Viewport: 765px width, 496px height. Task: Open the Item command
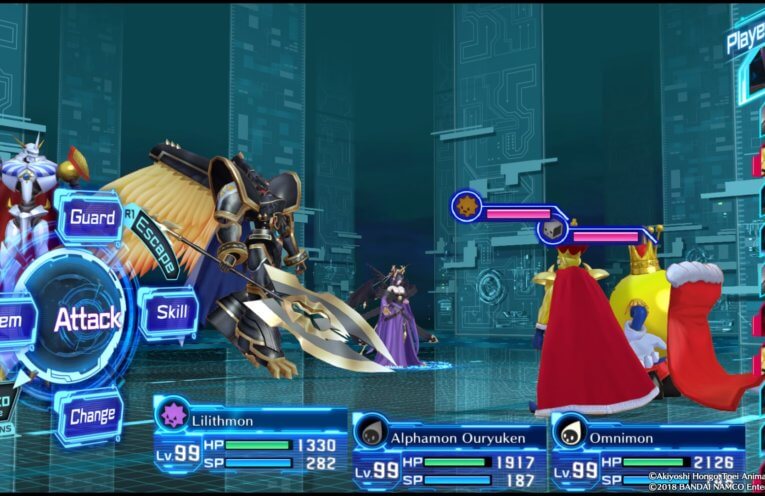pyautogui.click(x=14, y=322)
